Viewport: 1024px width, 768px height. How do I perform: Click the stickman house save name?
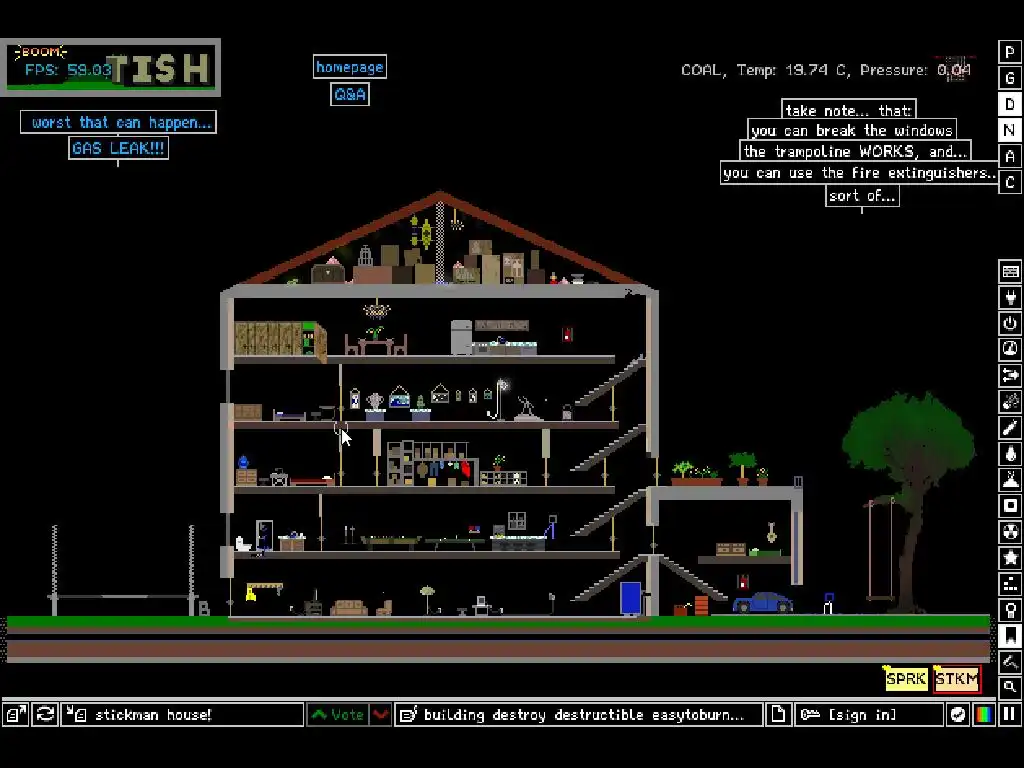(x=183, y=714)
